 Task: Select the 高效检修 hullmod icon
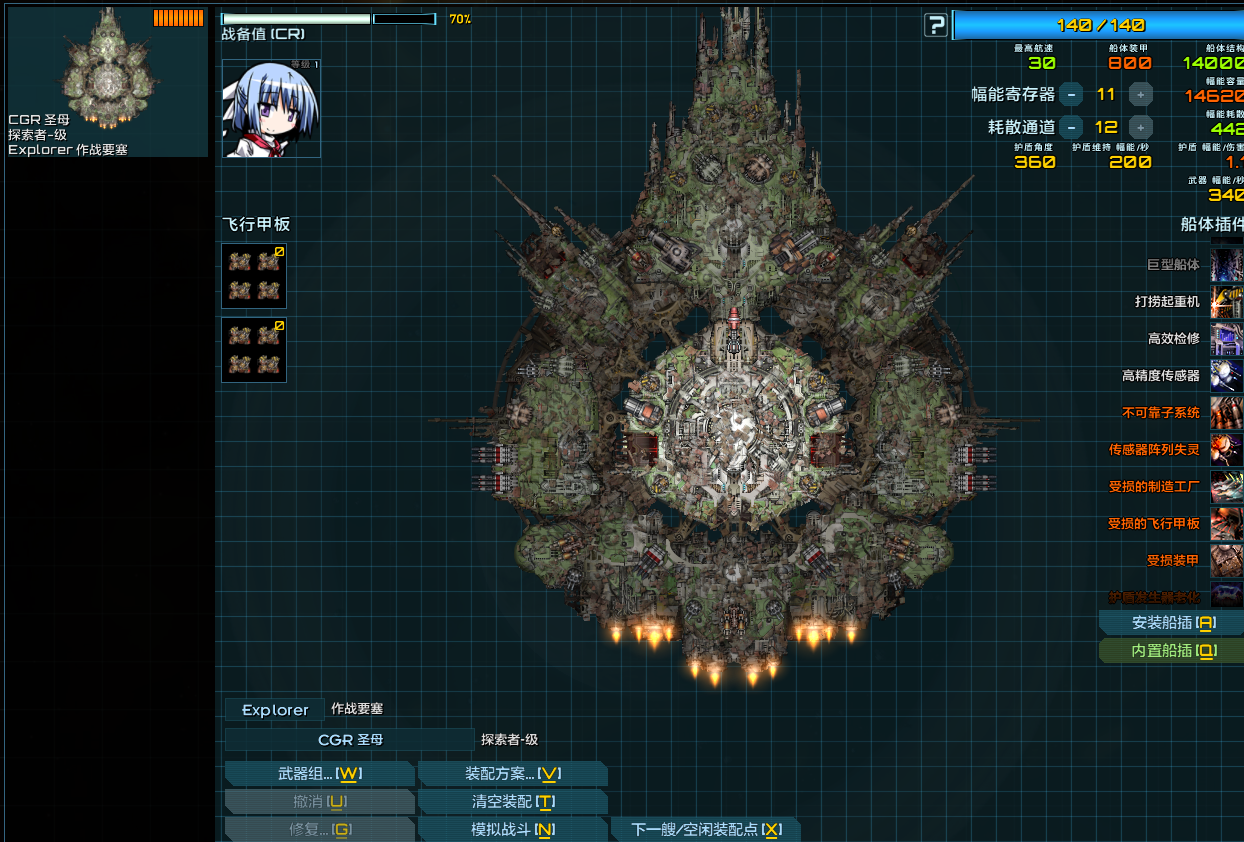pos(1227,339)
